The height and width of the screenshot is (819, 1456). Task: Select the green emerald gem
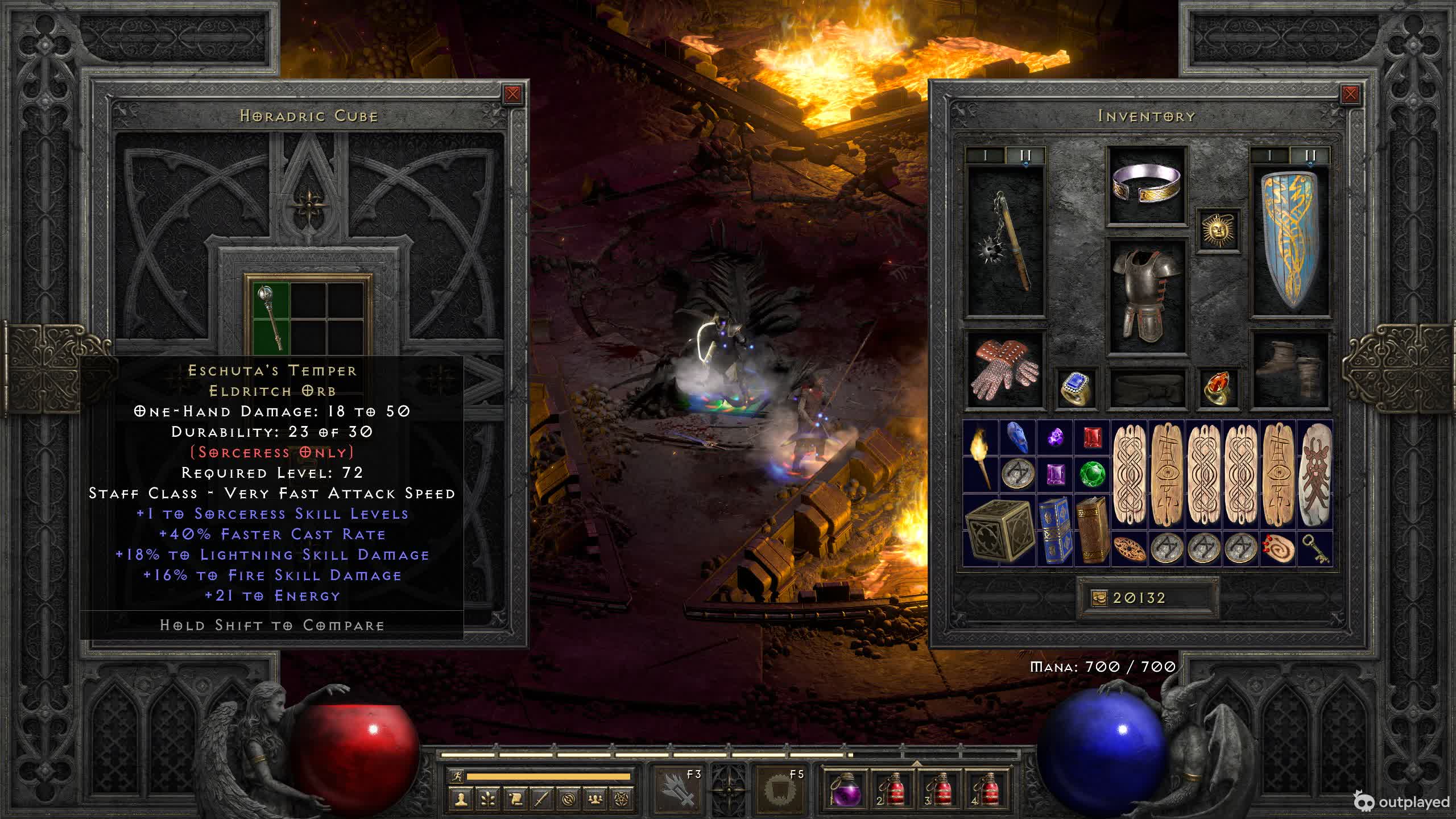coord(1092,474)
